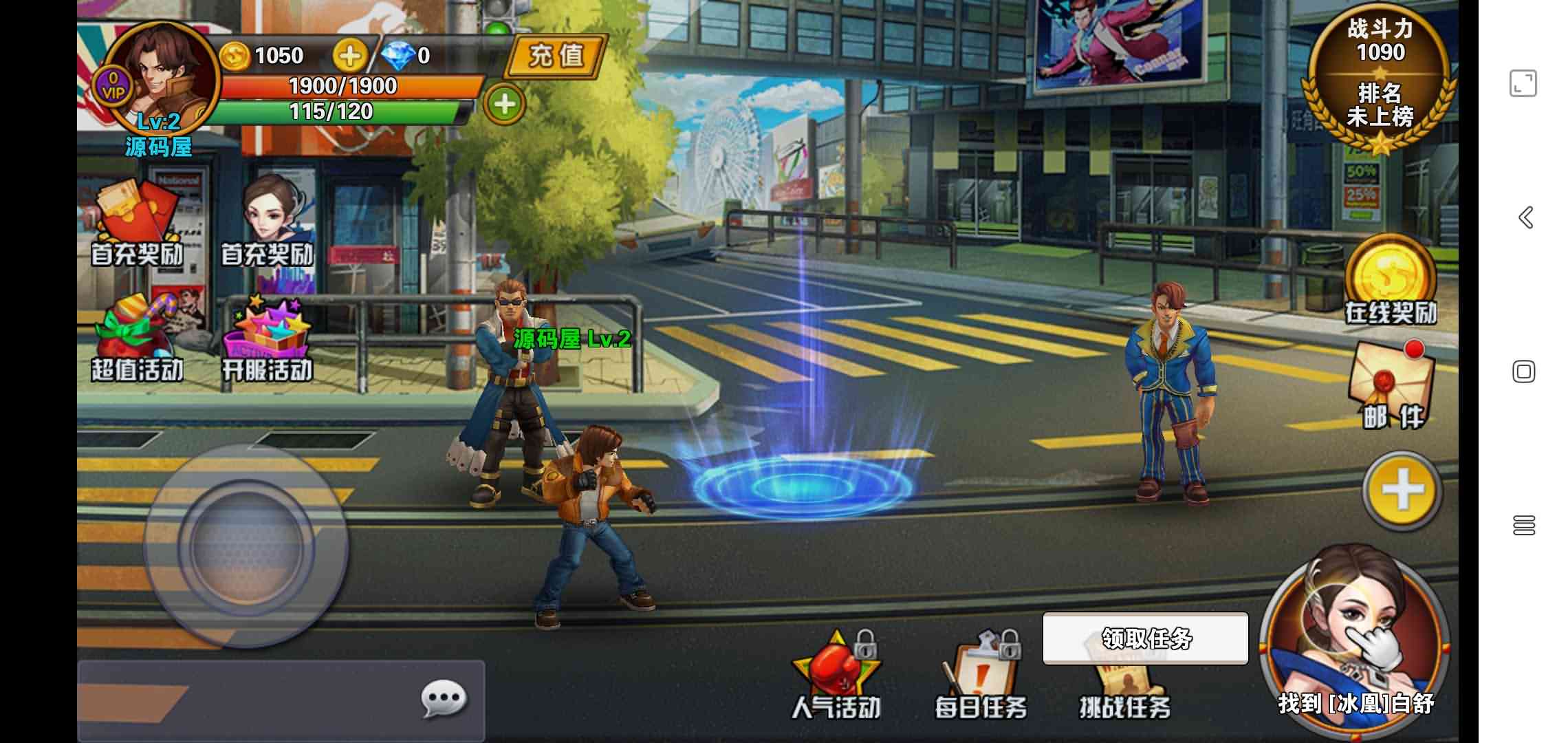Open the 开服活动 server launch event
The image size is (1568, 743).
tap(267, 338)
